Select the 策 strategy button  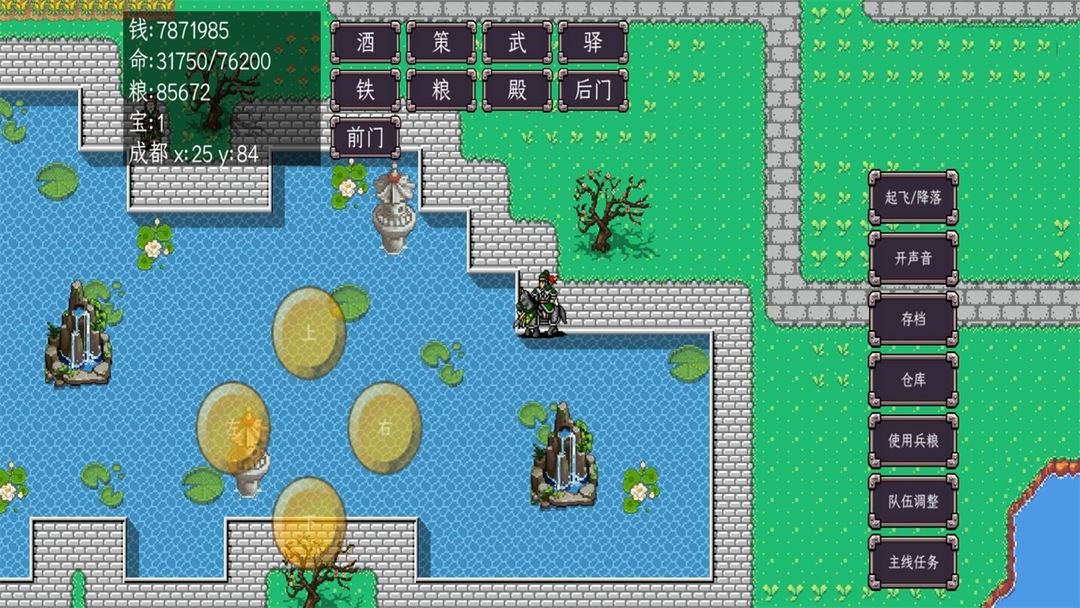click(x=441, y=42)
